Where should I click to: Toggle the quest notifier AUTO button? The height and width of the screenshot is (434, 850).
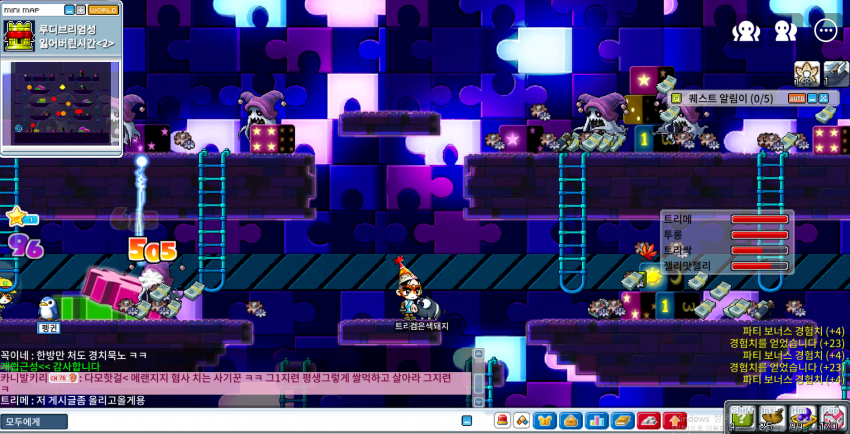[797, 98]
